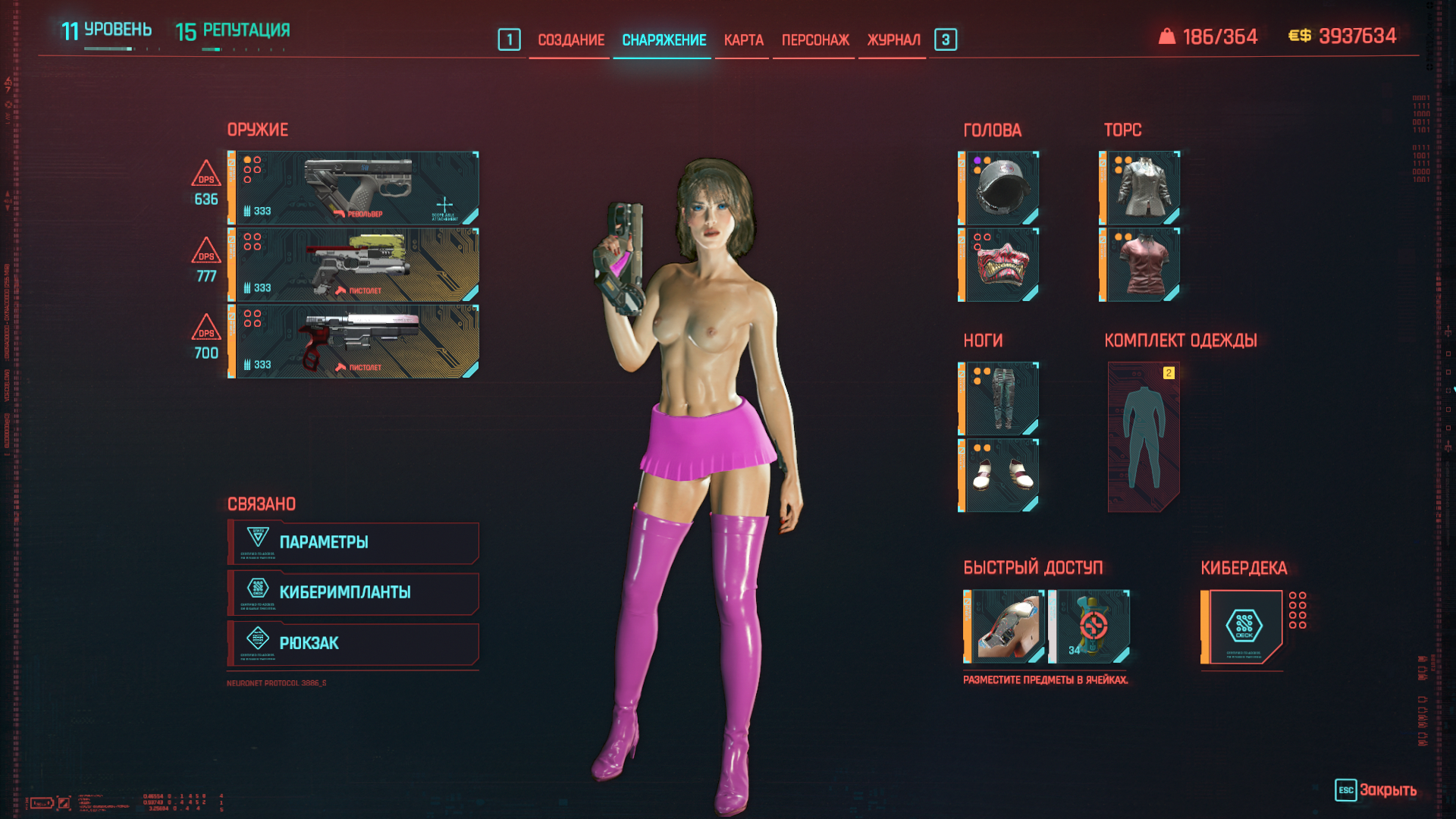Screen dimensions: 1456x819
Task: Open the Киберимпланты menu
Action: pyautogui.click(x=353, y=592)
